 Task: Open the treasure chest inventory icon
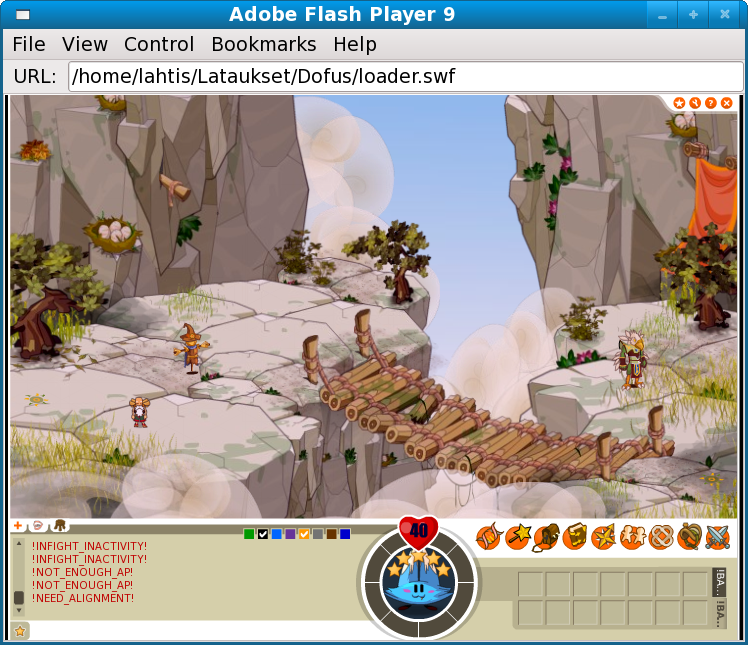point(545,538)
